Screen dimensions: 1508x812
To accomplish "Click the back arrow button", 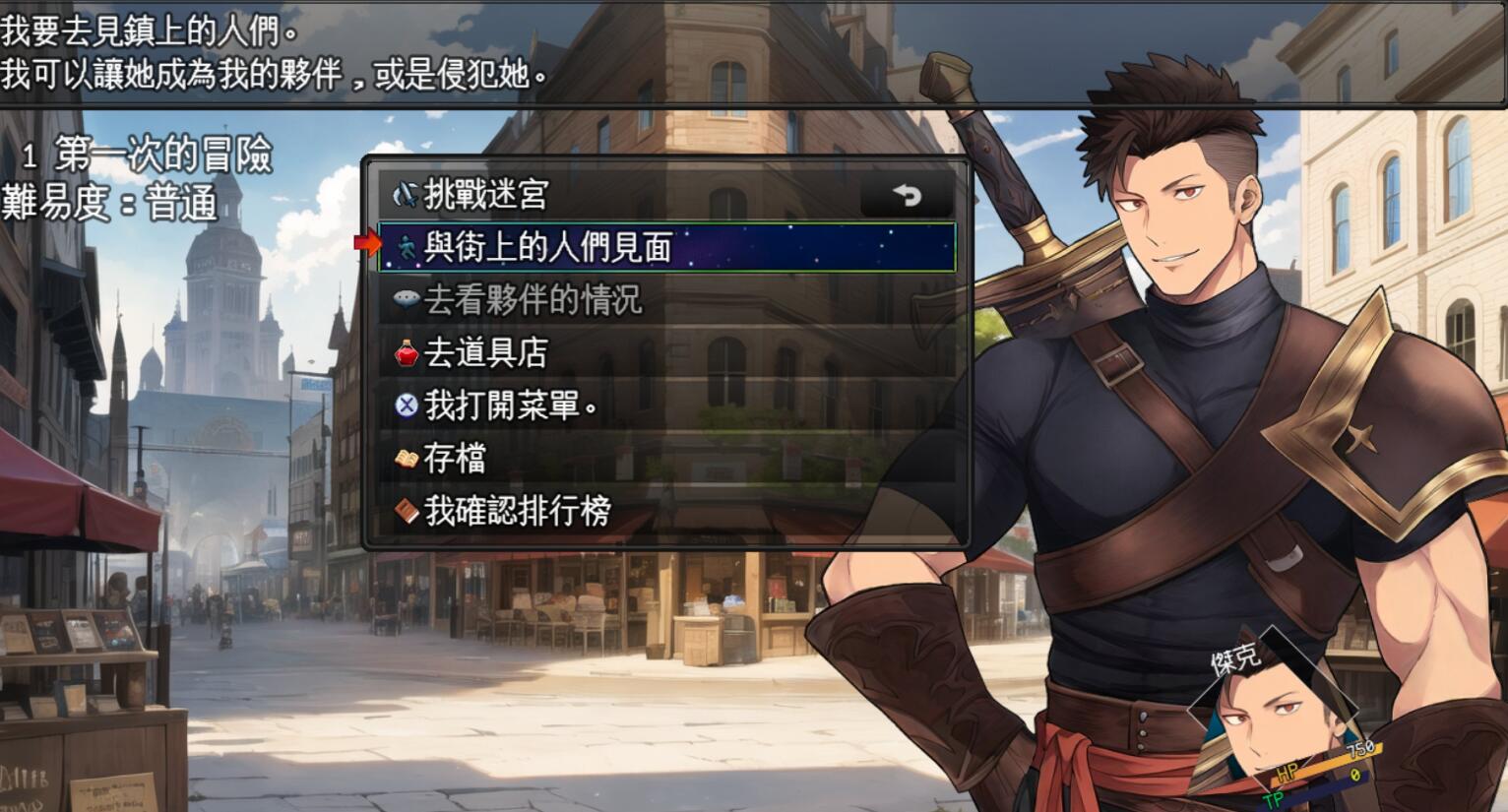I will [907, 196].
